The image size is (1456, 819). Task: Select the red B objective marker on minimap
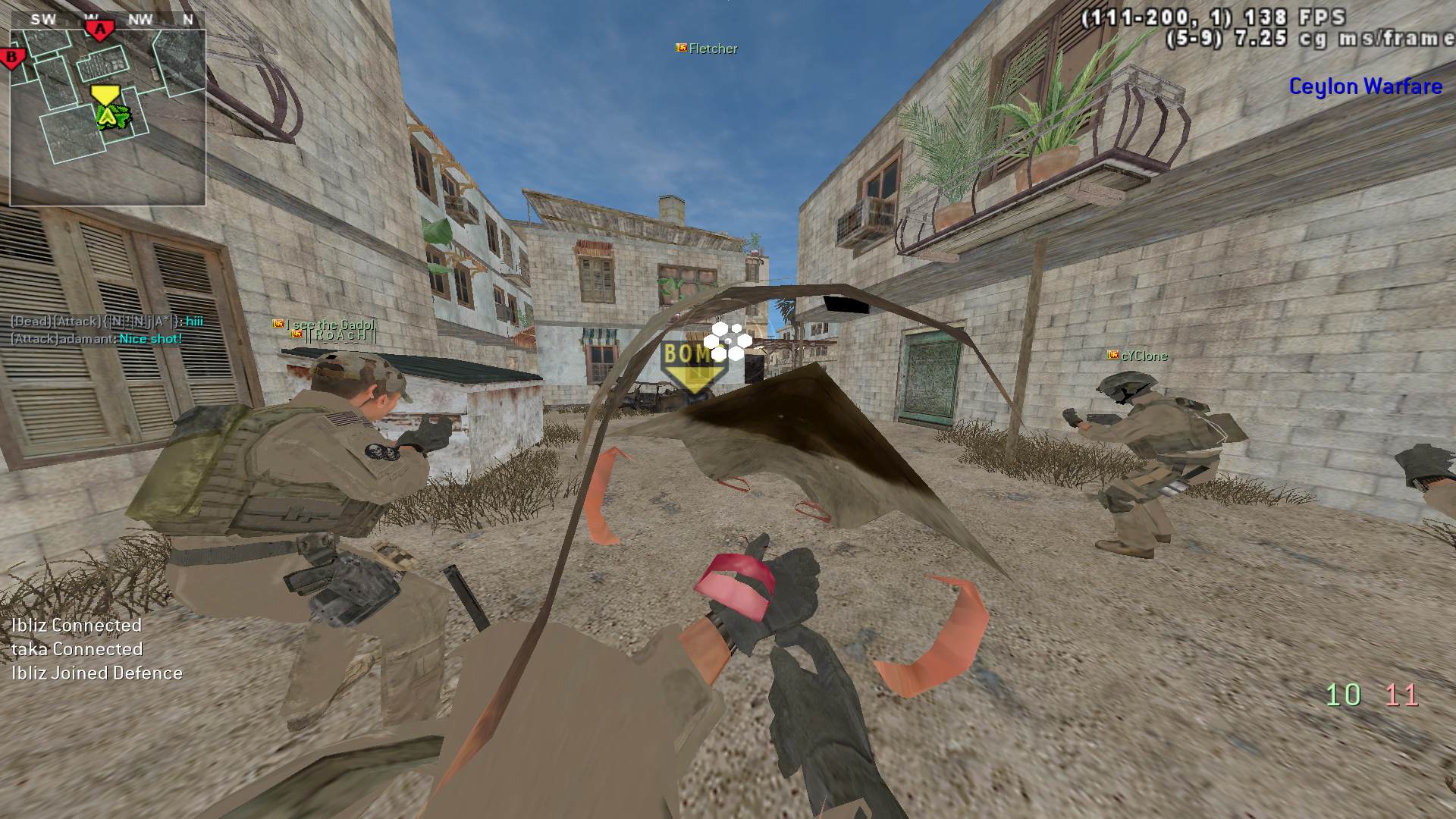tap(12, 57)
